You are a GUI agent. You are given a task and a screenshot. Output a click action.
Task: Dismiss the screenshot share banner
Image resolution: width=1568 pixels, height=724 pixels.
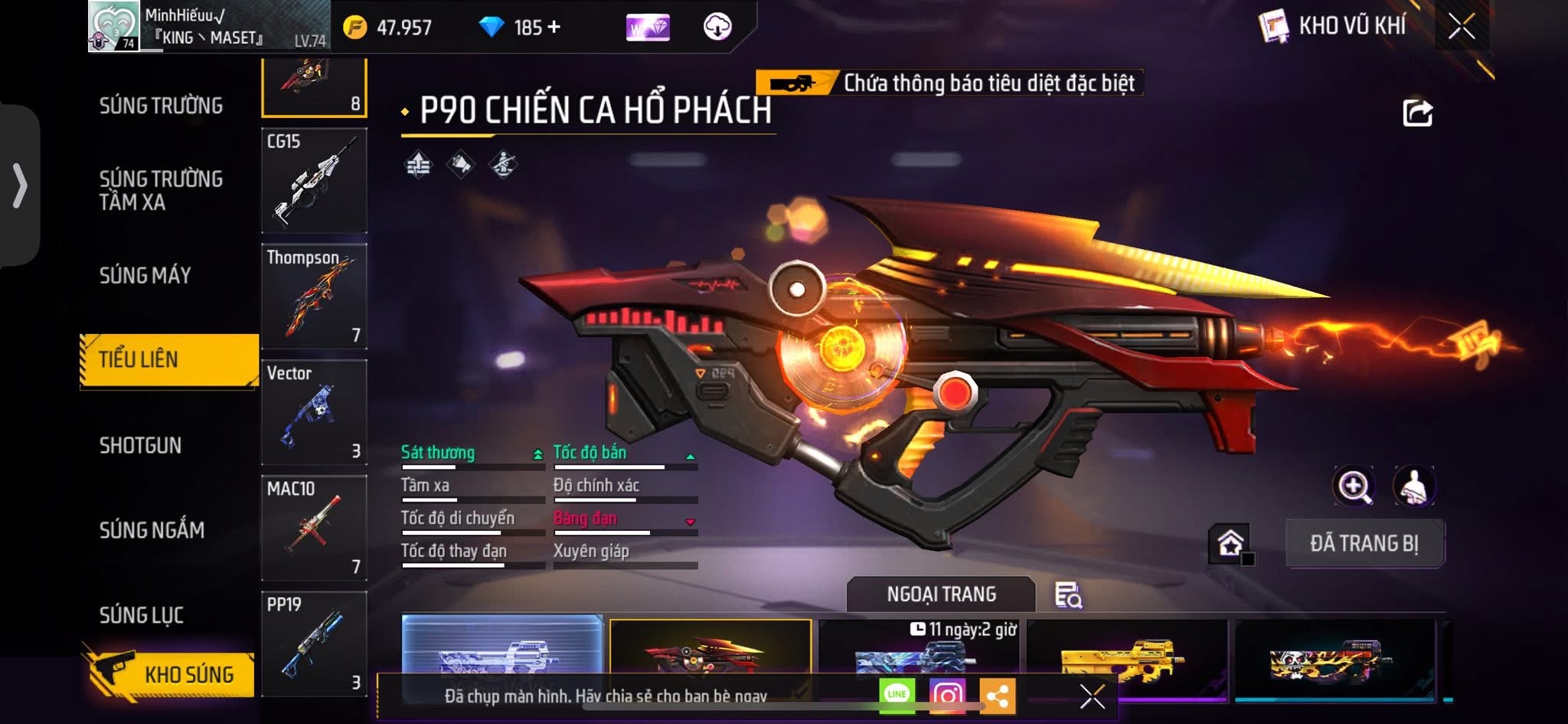click(x=1092, y=696)
